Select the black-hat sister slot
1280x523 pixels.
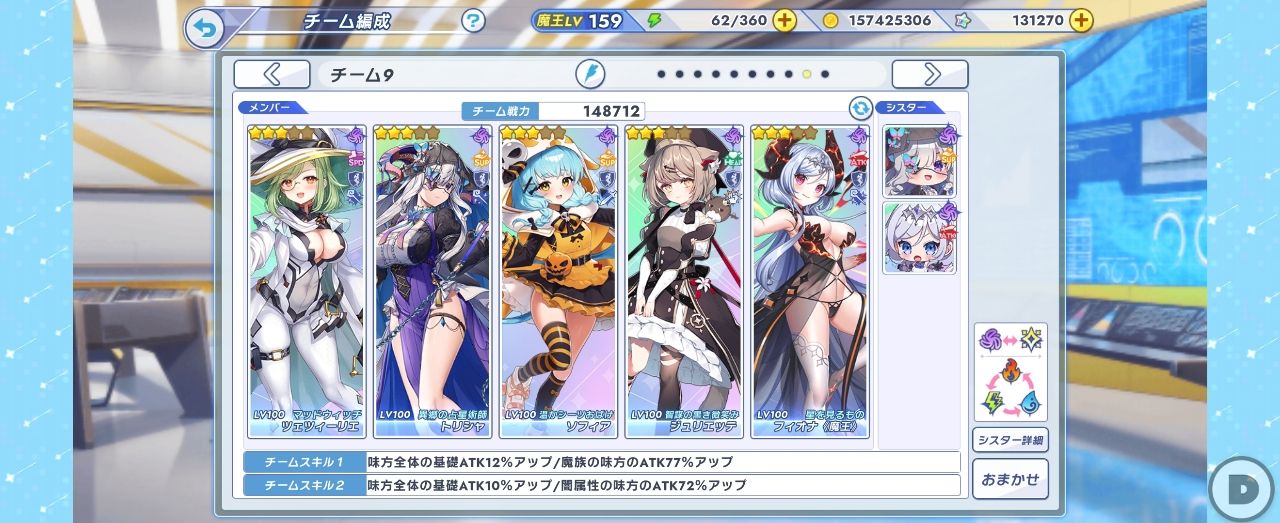(920, 161)
